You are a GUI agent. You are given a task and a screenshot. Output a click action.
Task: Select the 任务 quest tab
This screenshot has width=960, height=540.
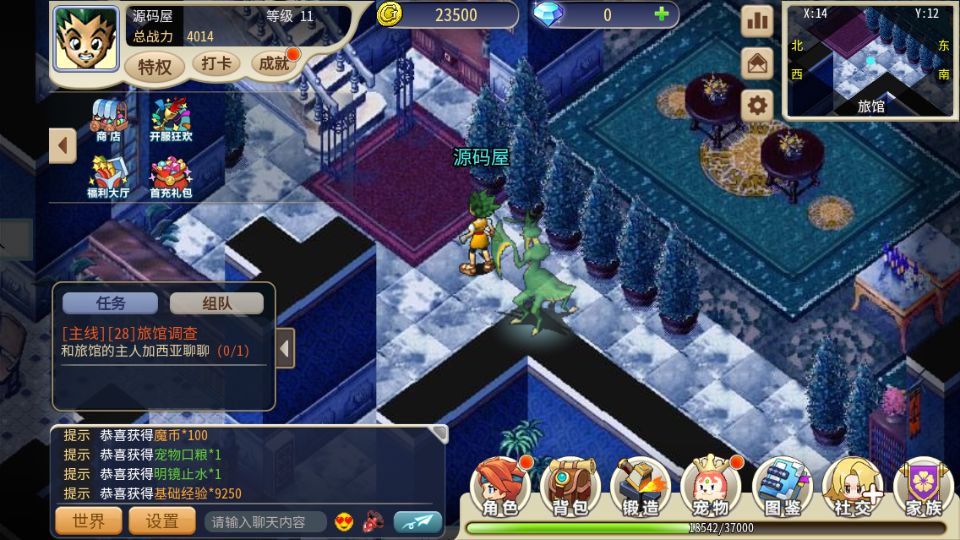pos(110,303)
